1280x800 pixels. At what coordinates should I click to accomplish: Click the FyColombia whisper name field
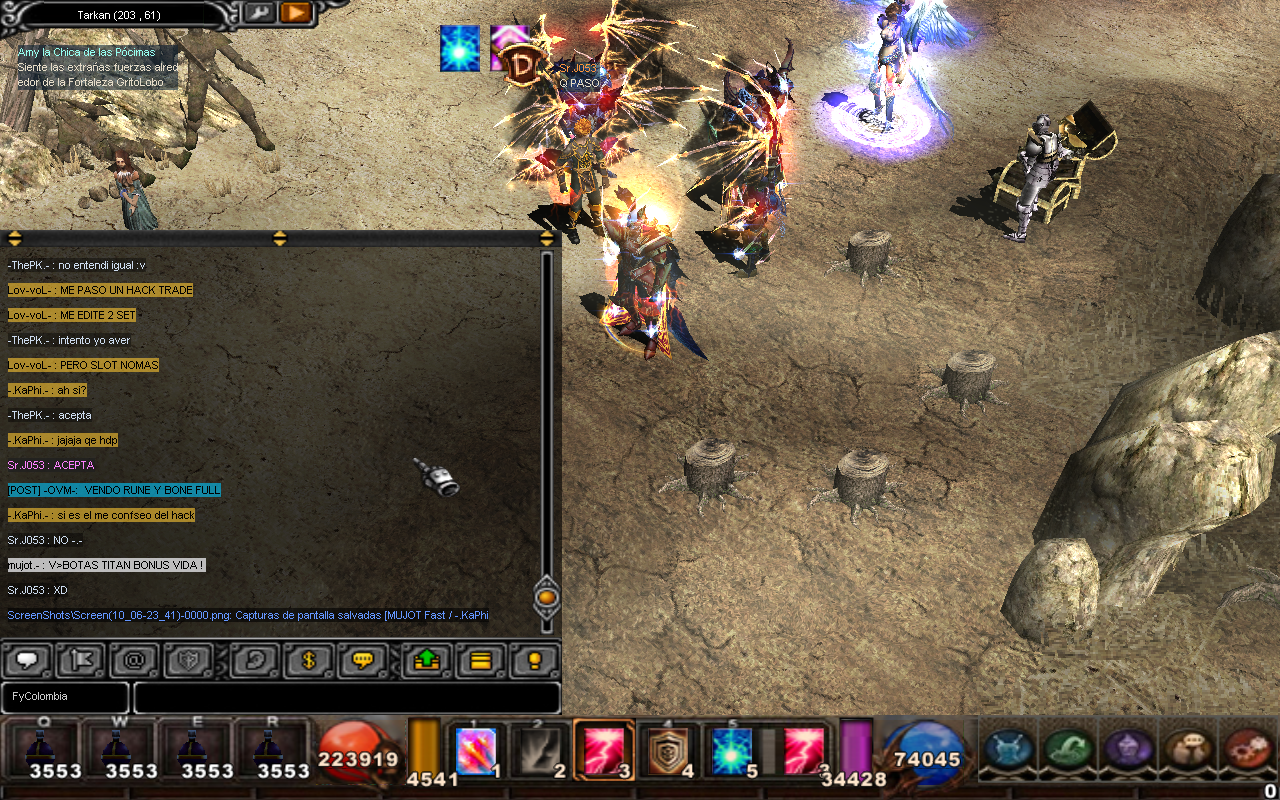(x=65, y=697)
